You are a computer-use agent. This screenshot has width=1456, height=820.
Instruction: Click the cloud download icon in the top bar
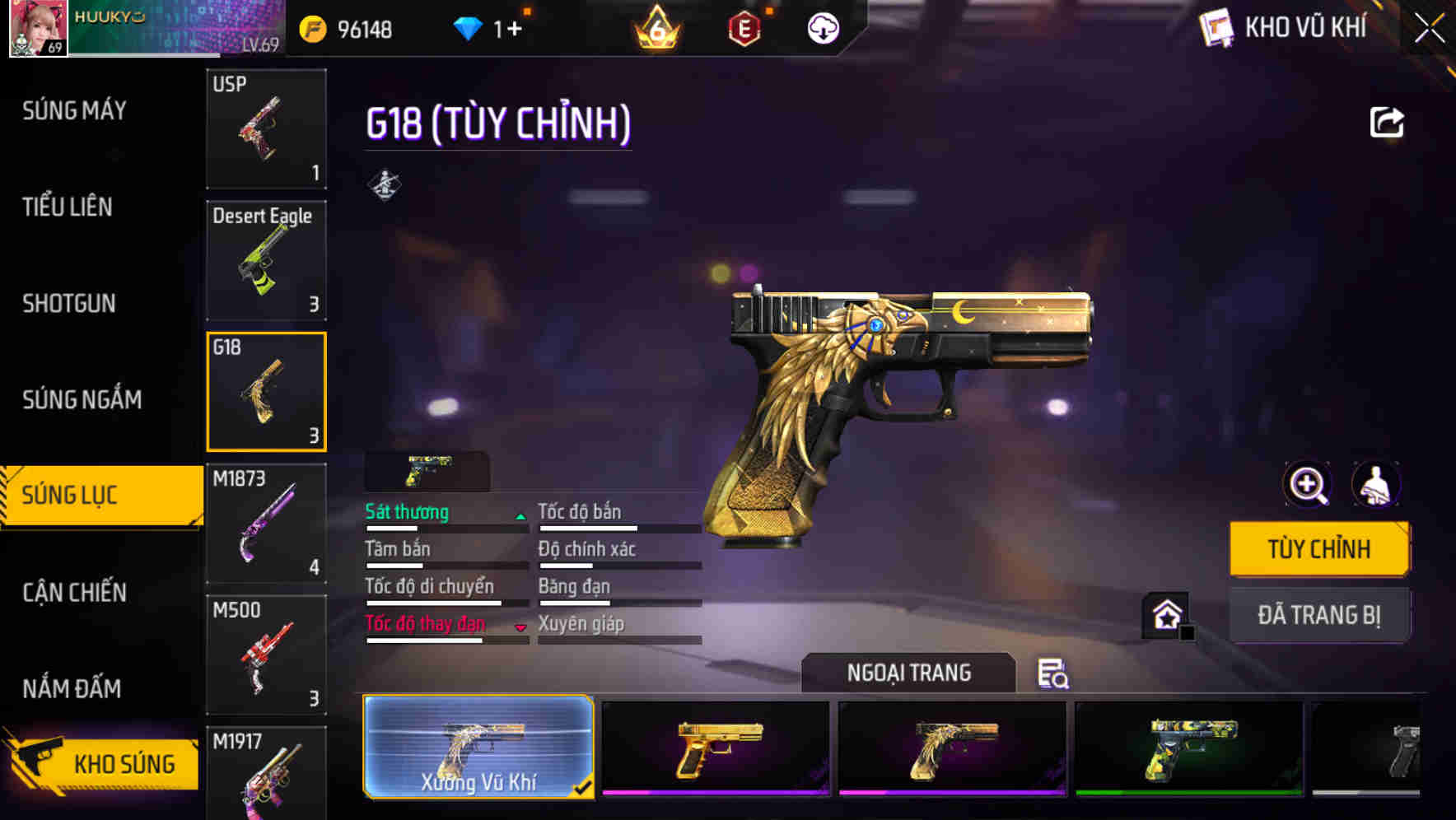tap(822, 28)
